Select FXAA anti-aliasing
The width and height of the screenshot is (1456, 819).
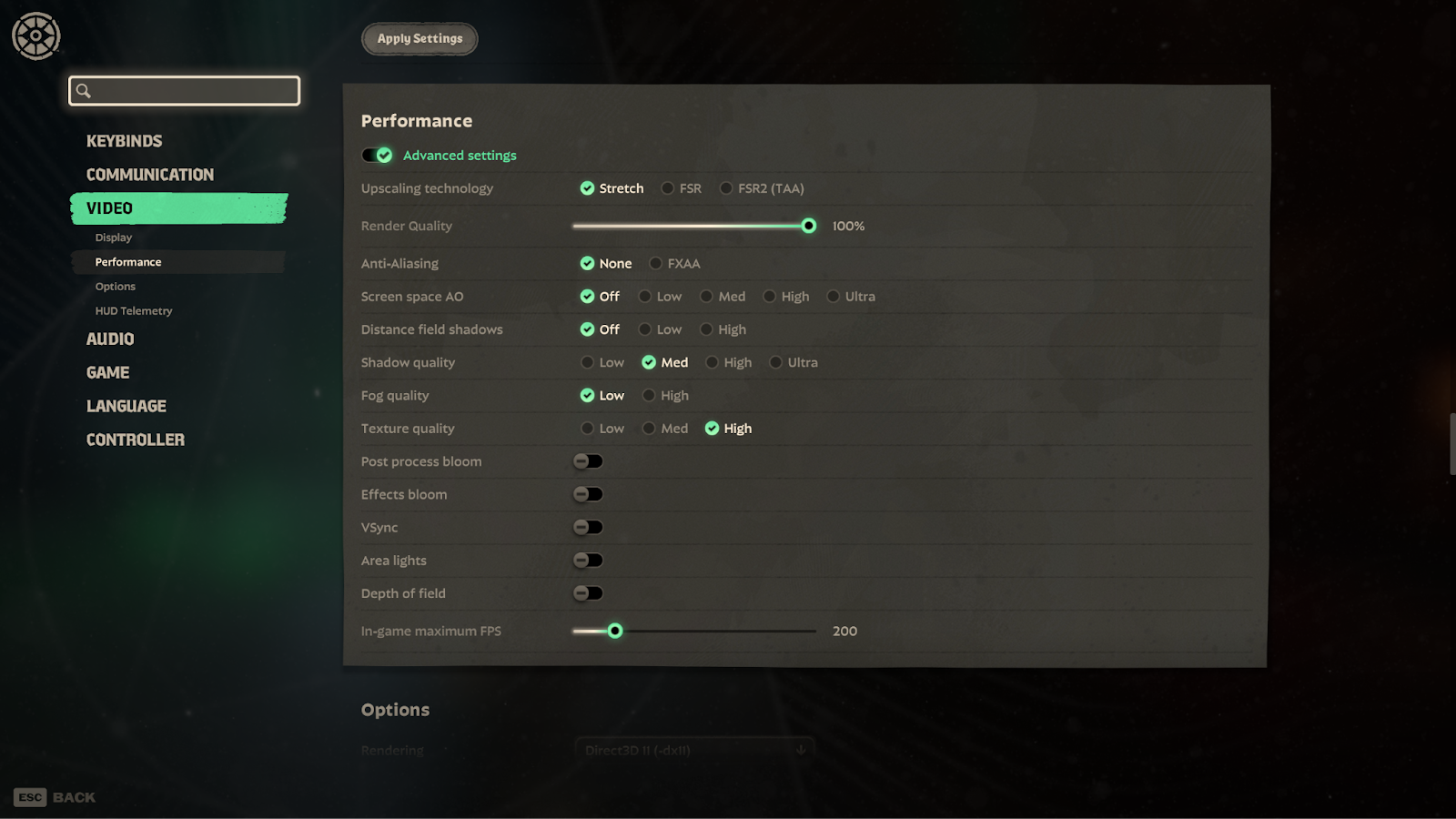tap(656, 264)
